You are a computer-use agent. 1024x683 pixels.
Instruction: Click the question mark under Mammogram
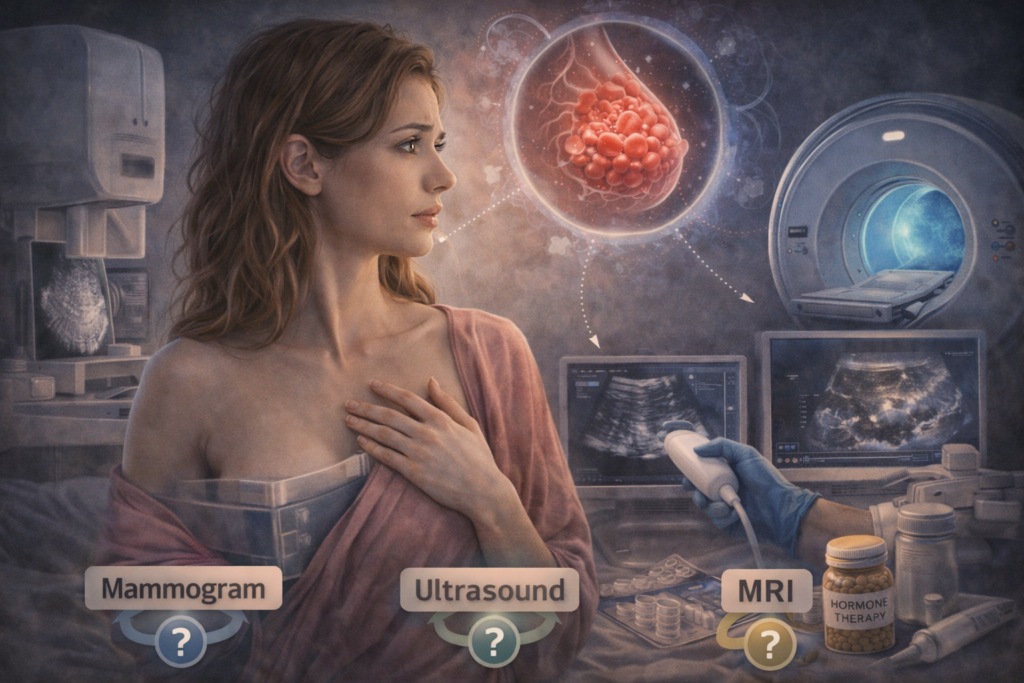pos(181,642)
